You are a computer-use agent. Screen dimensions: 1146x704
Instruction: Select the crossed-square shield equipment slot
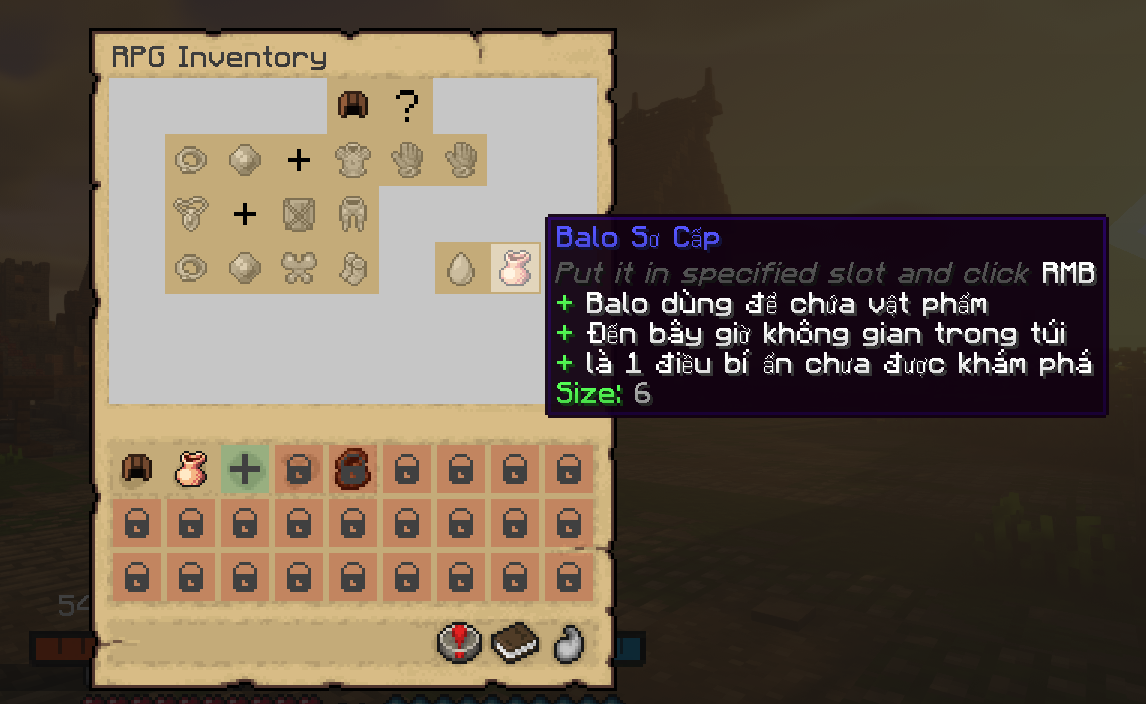(299, 213)
